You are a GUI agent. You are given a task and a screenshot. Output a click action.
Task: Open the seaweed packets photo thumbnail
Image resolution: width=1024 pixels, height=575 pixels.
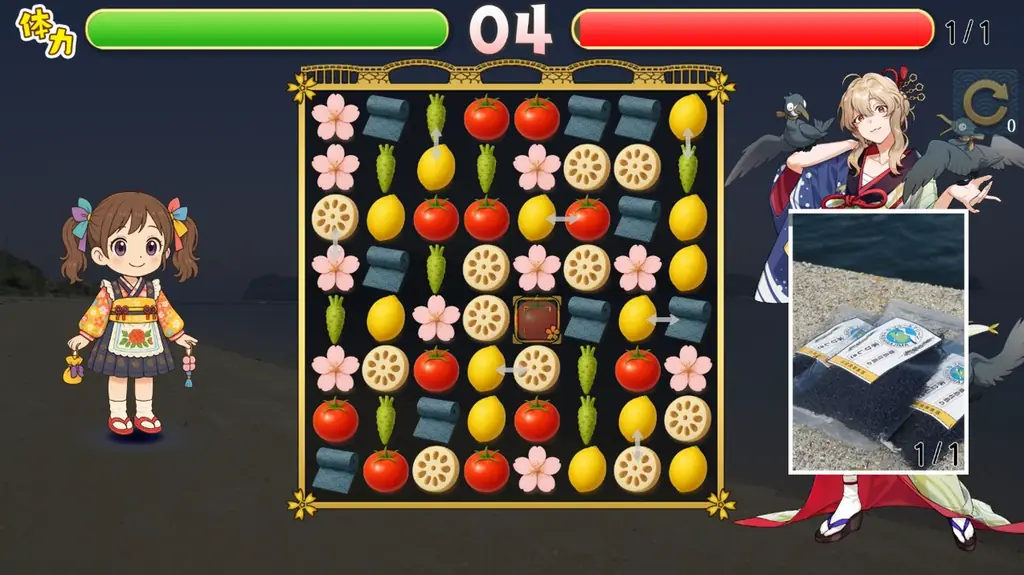[x=878, y=341]
